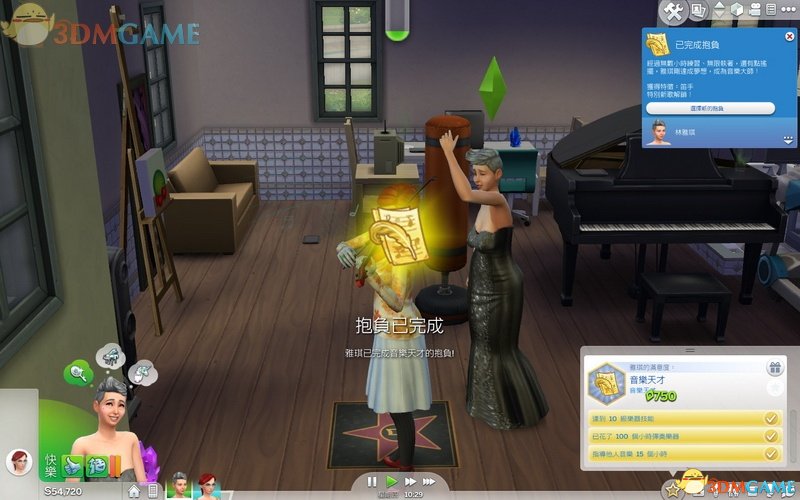
Task: Click the home lot icon
Action: pos(133,491)
